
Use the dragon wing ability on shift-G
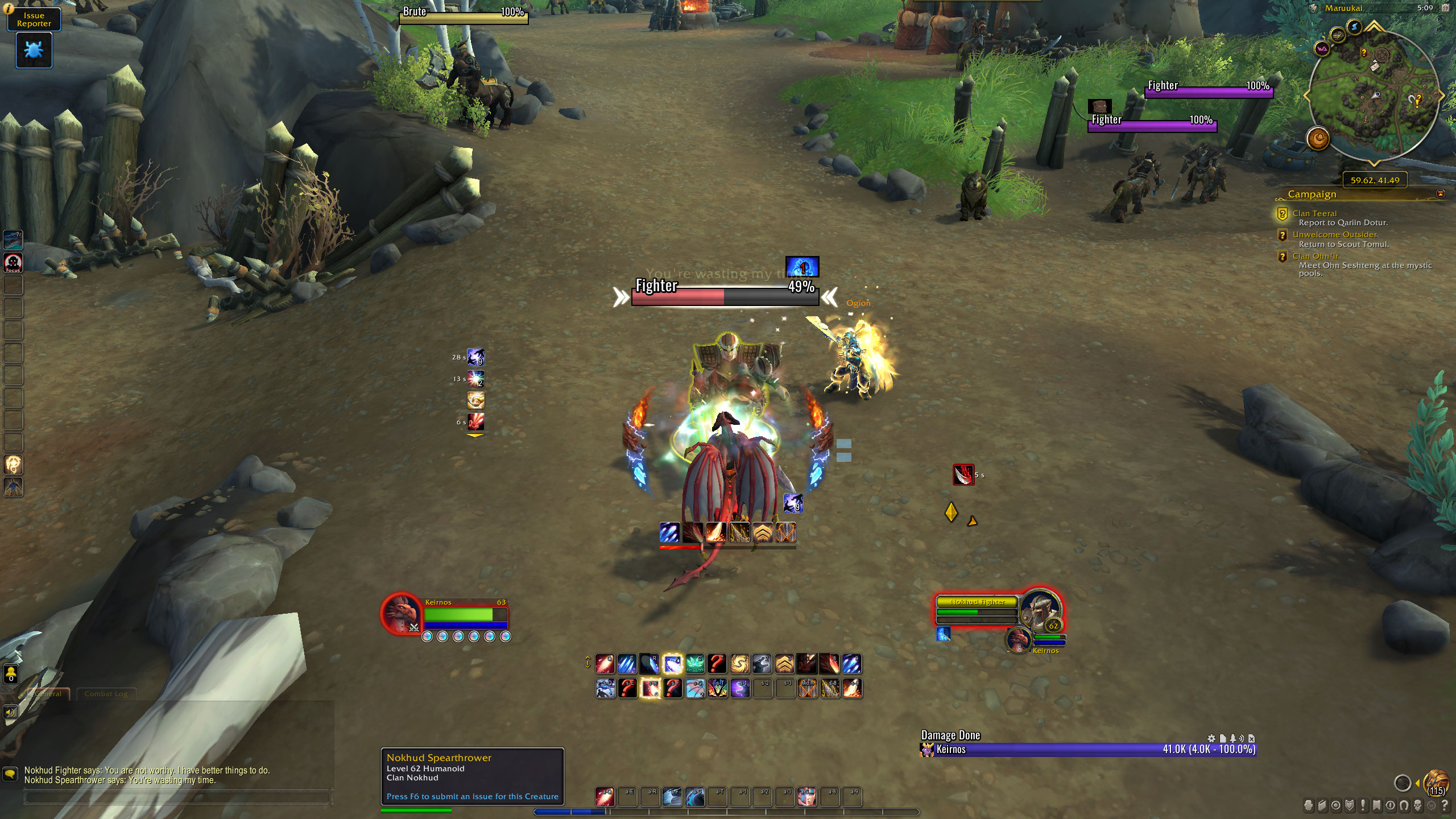[x=695, y=689]
